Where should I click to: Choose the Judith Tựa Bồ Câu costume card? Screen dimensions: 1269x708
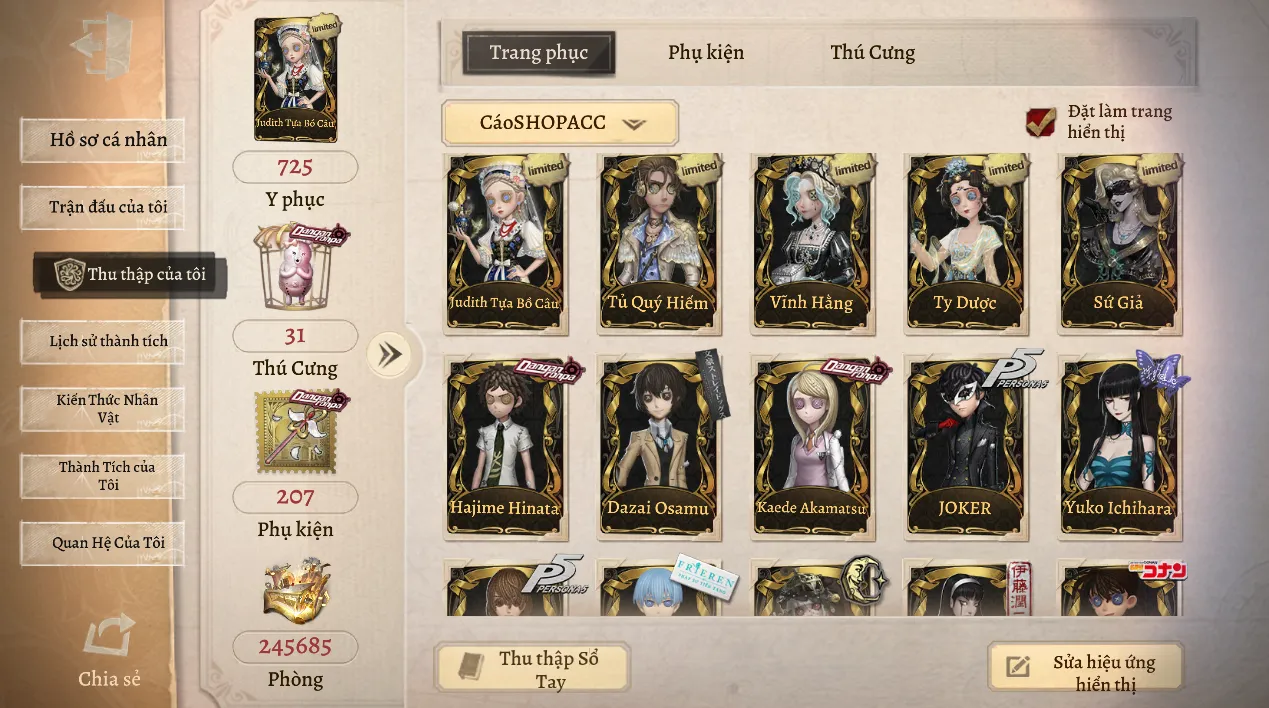(x=505, y=243)
